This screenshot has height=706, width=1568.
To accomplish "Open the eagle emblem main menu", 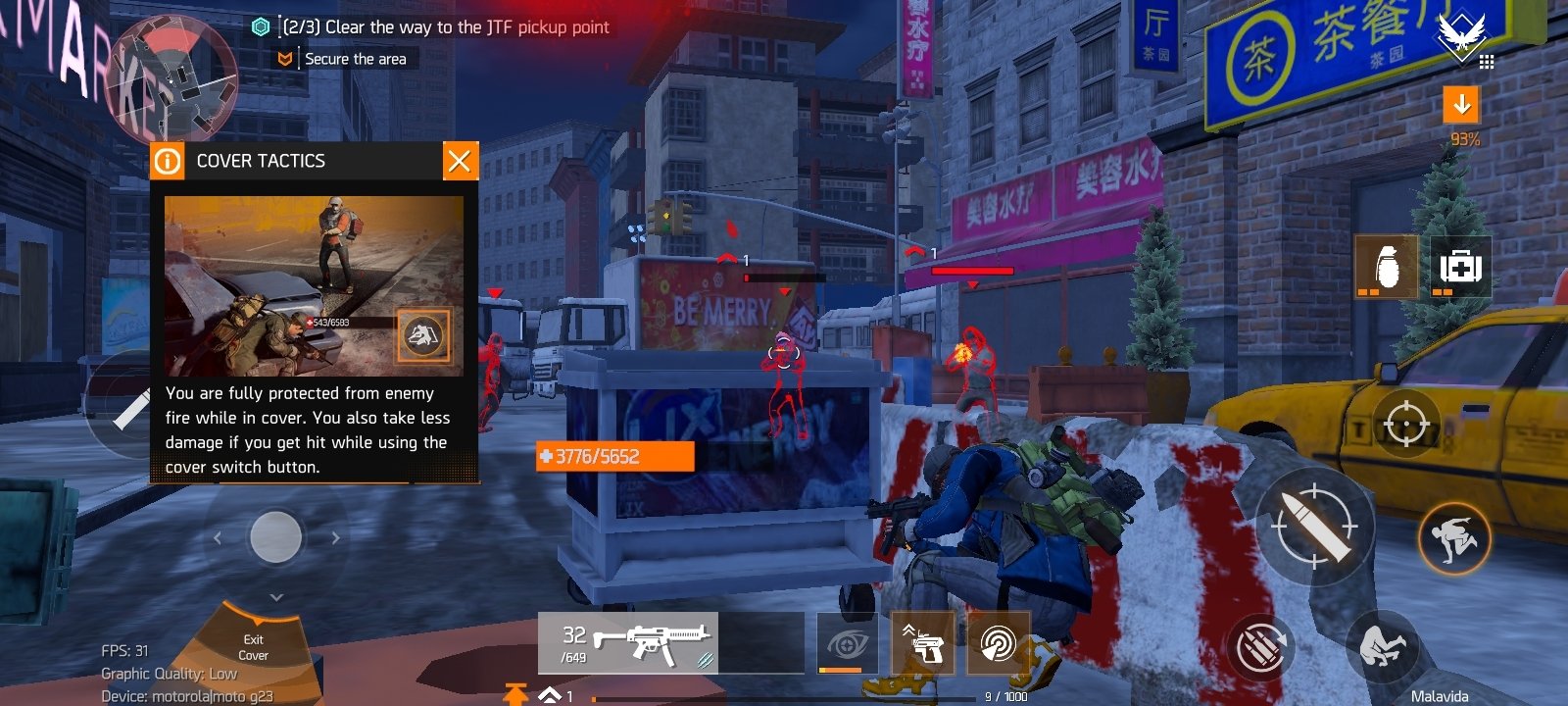I will pos(1461,37).
